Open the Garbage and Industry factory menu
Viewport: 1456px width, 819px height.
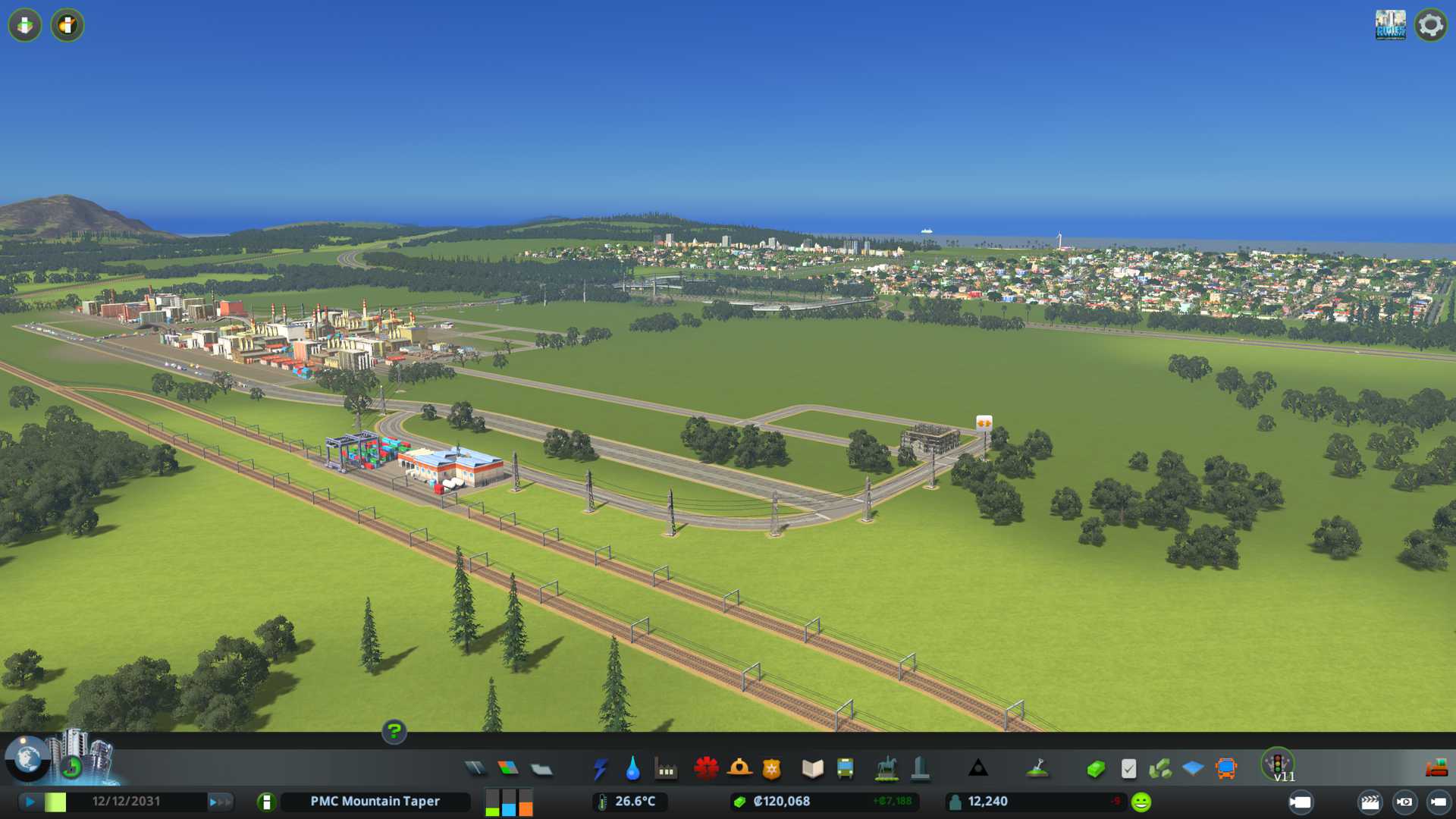[666, 769]
